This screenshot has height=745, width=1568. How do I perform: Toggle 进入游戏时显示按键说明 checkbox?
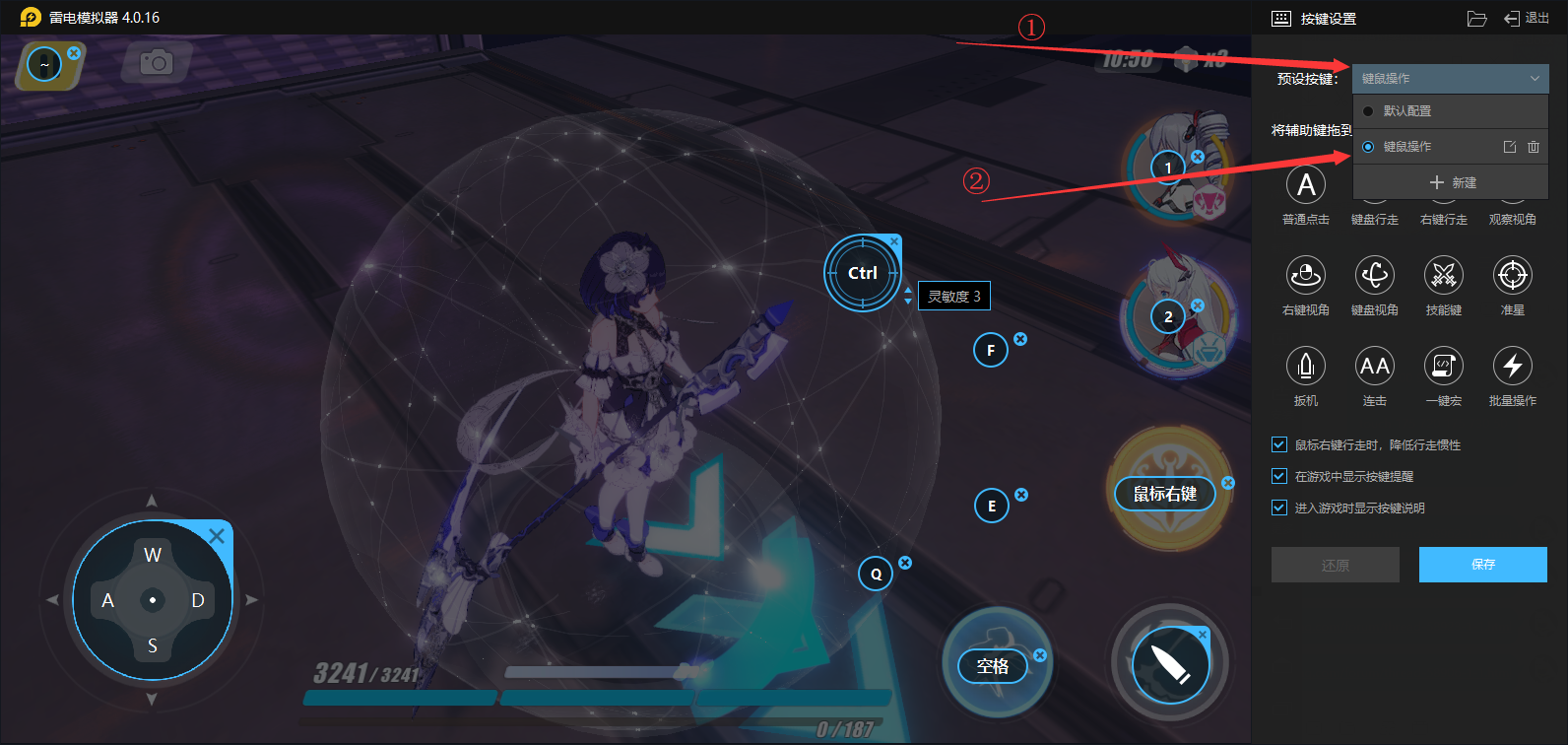[1279, 508]
